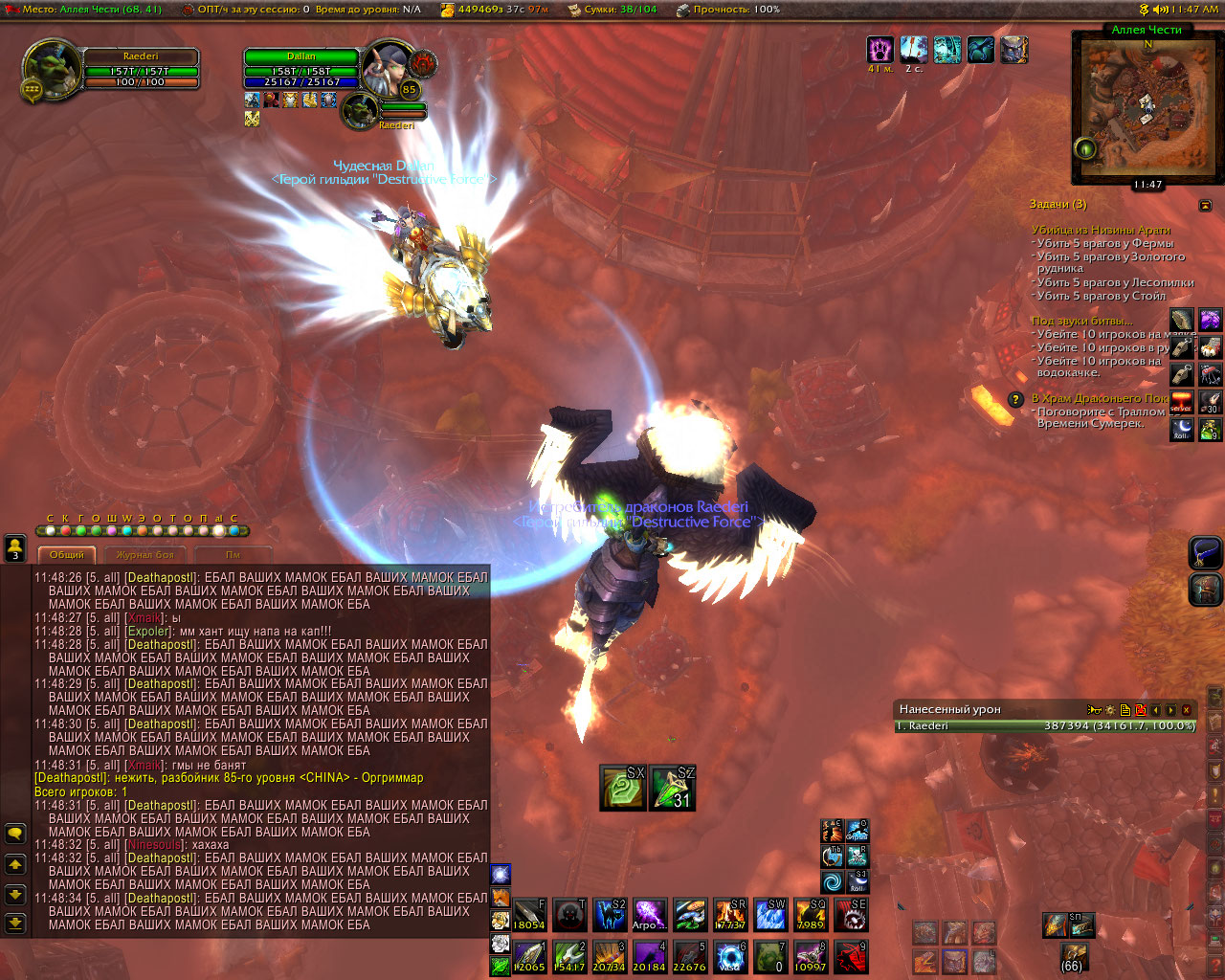1225x980 pixels.
Task: Activate the red sawblade SE ability
Action: click(851, 915)
